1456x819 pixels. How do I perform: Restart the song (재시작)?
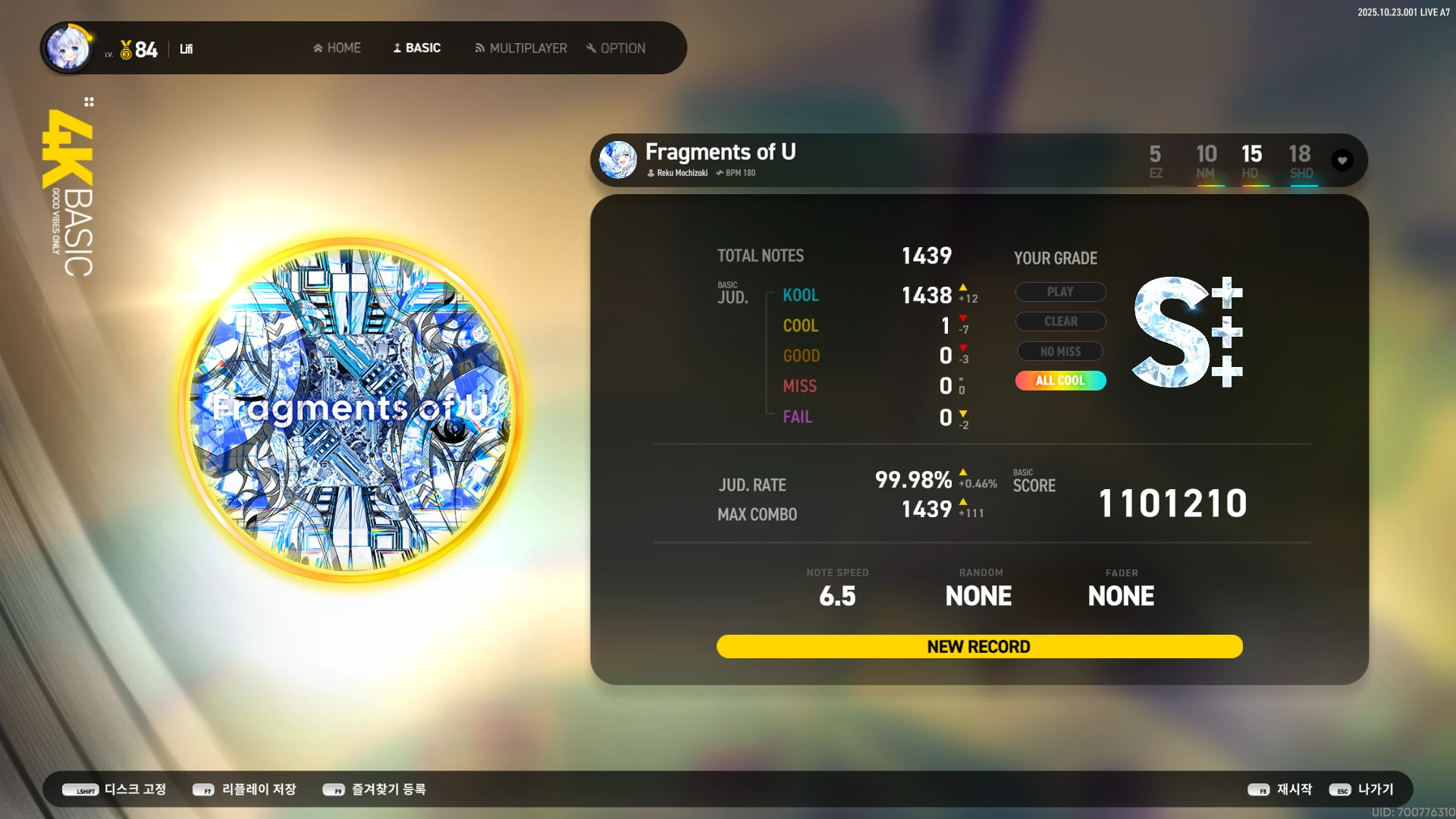coord(1280,789)
